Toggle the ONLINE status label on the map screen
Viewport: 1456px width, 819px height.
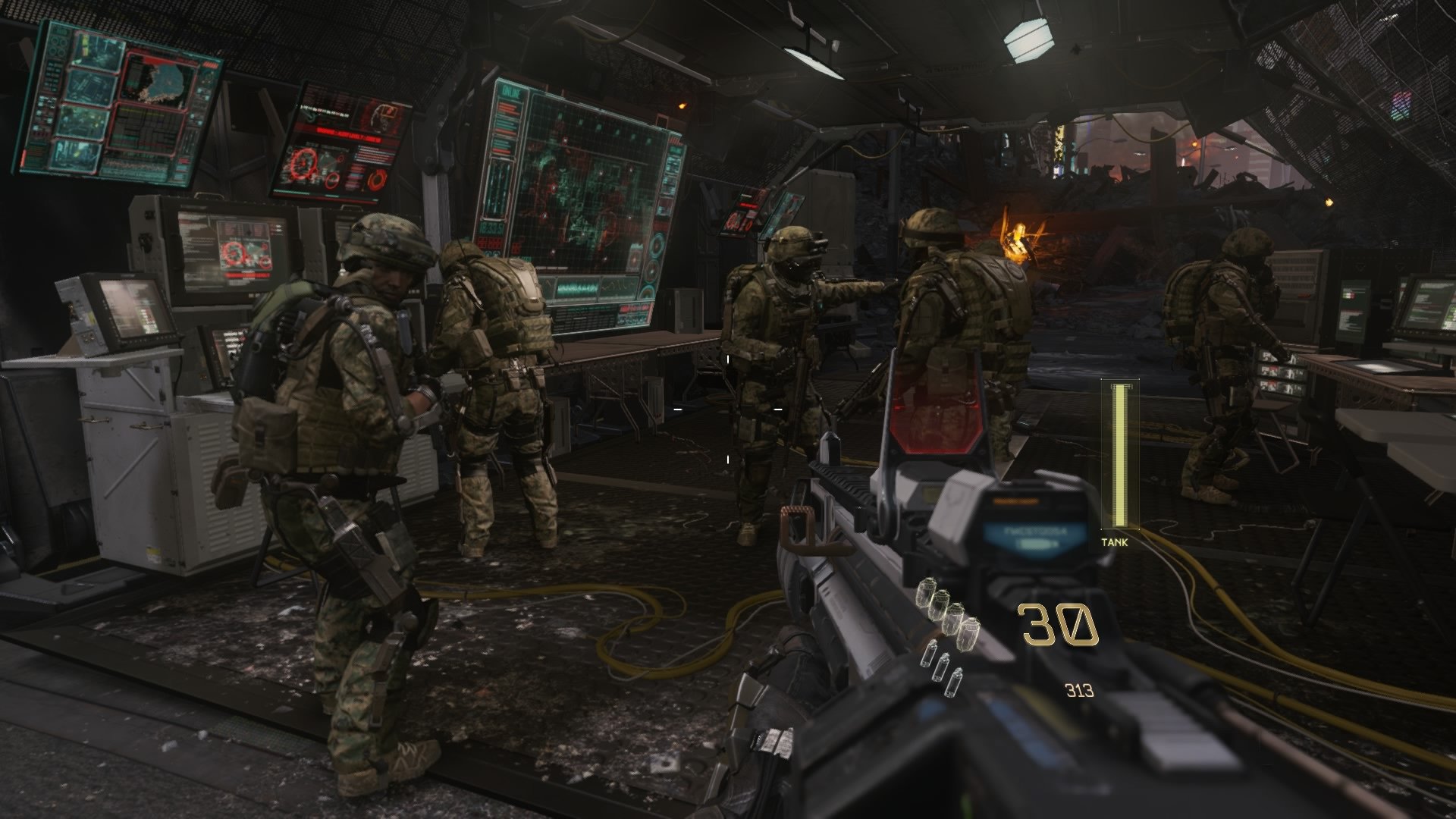pyautogui.click(x=510, y=91)
